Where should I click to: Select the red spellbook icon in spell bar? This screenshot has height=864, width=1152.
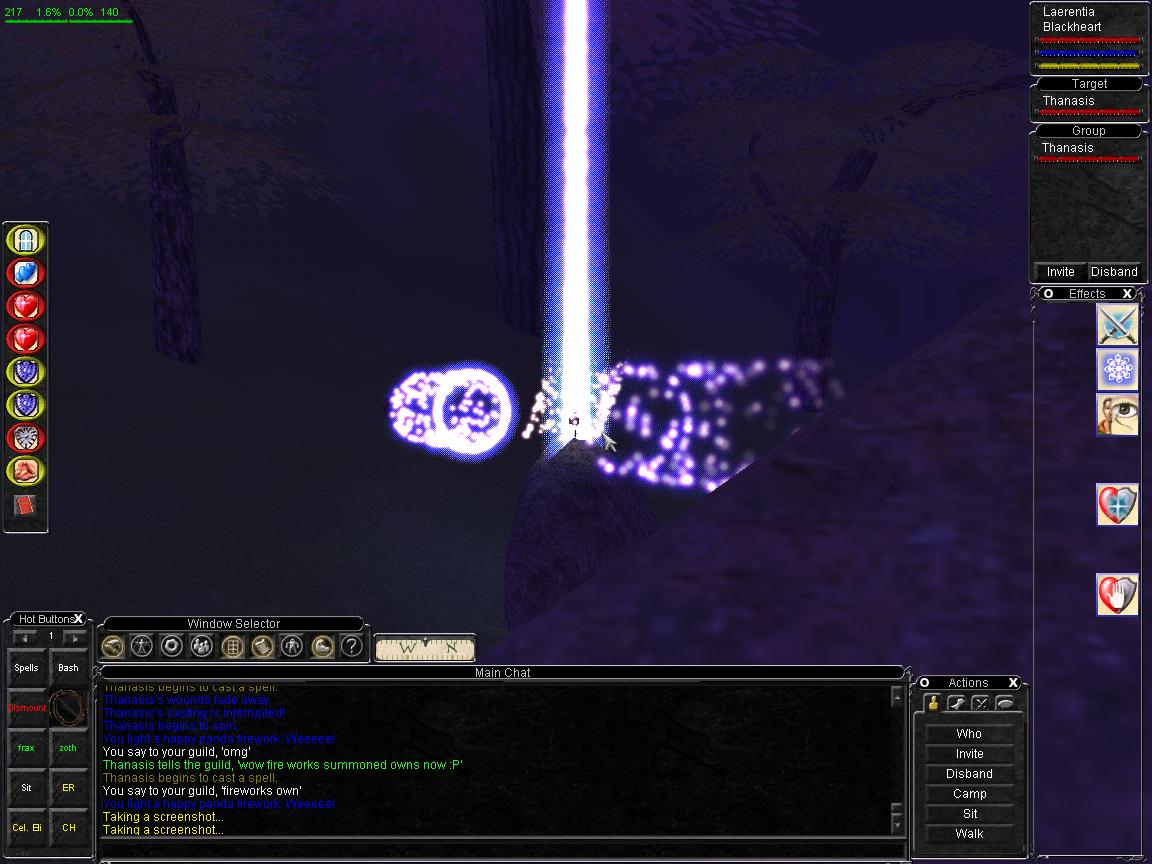click(25, 506)
